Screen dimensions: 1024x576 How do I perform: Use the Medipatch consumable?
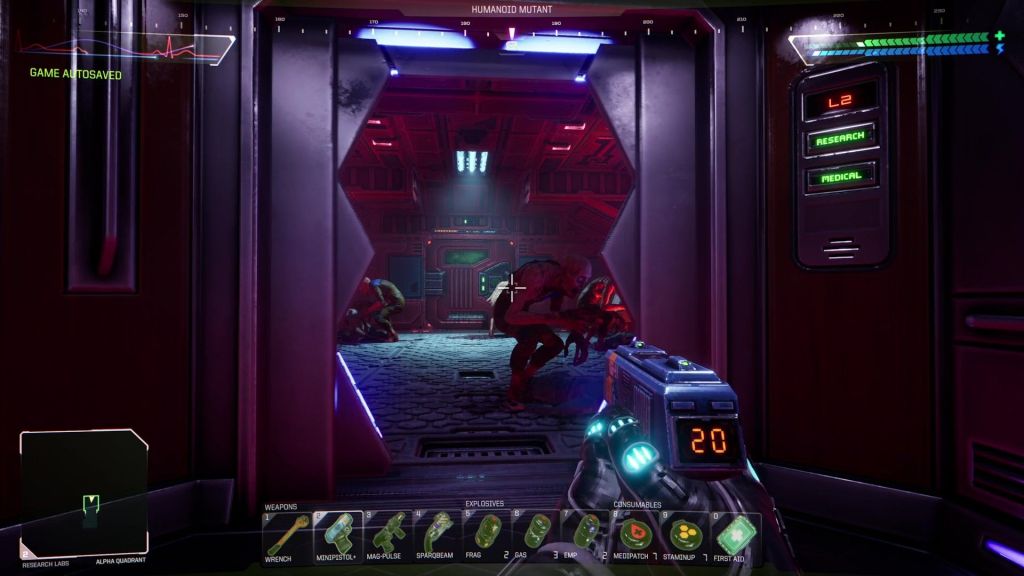click(x=635, y=535)
